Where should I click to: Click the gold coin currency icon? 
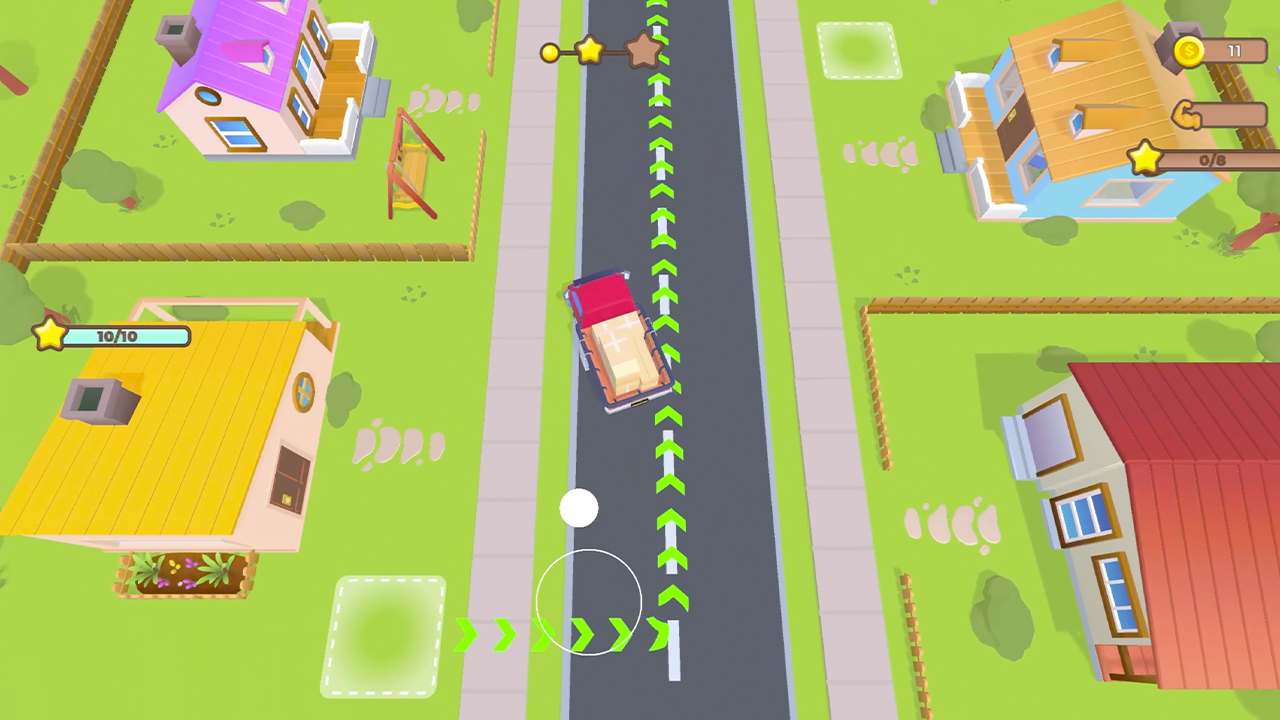pos(1188,50)
